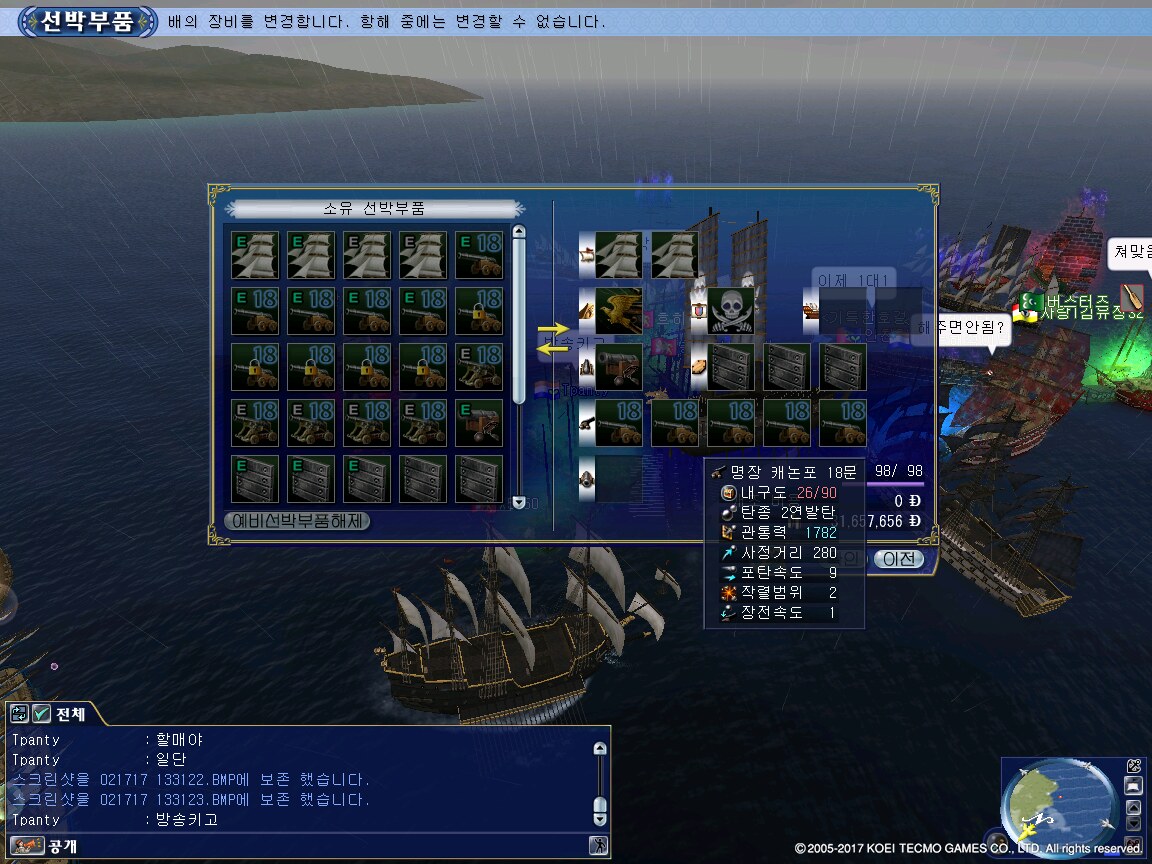1152x864 pixels.
Task: Zoom out with minimap down-arrow button
Action: [1133, 824]
